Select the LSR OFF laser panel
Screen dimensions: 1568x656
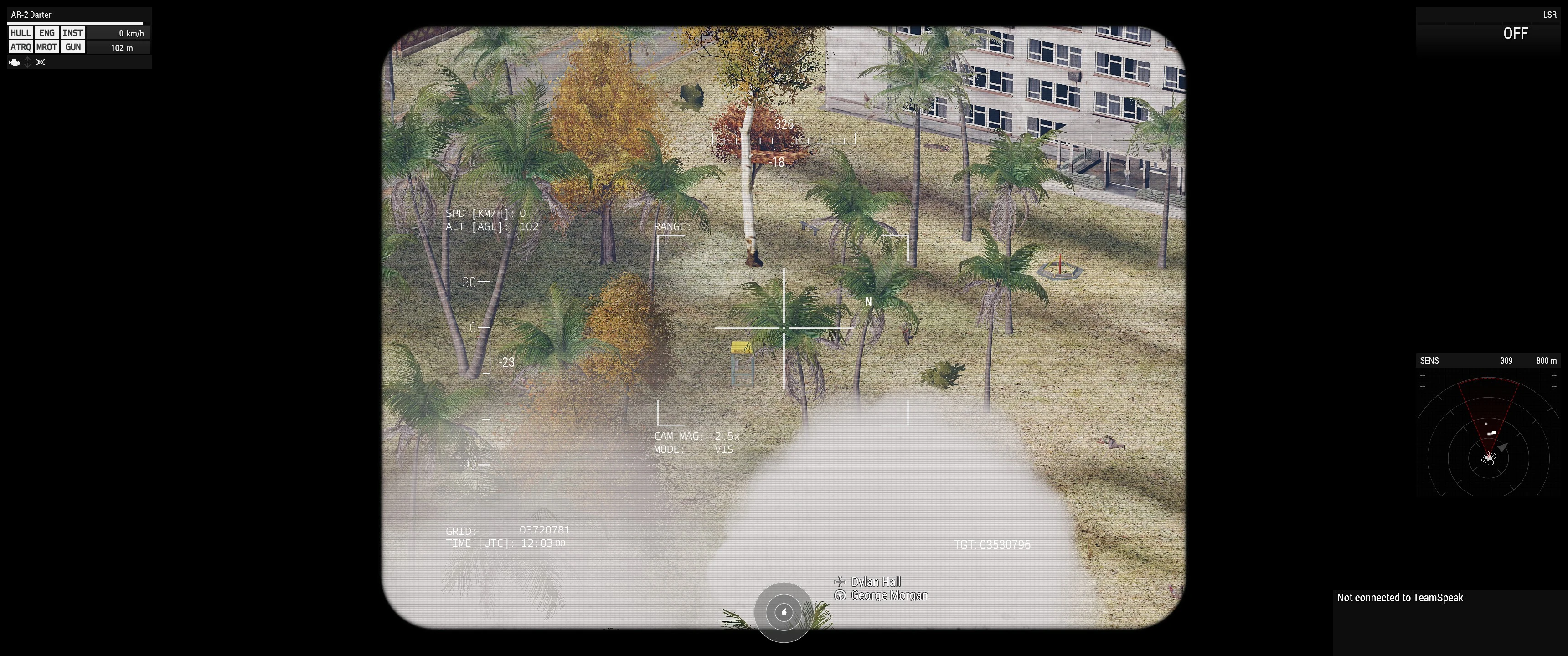point(1489,31)
